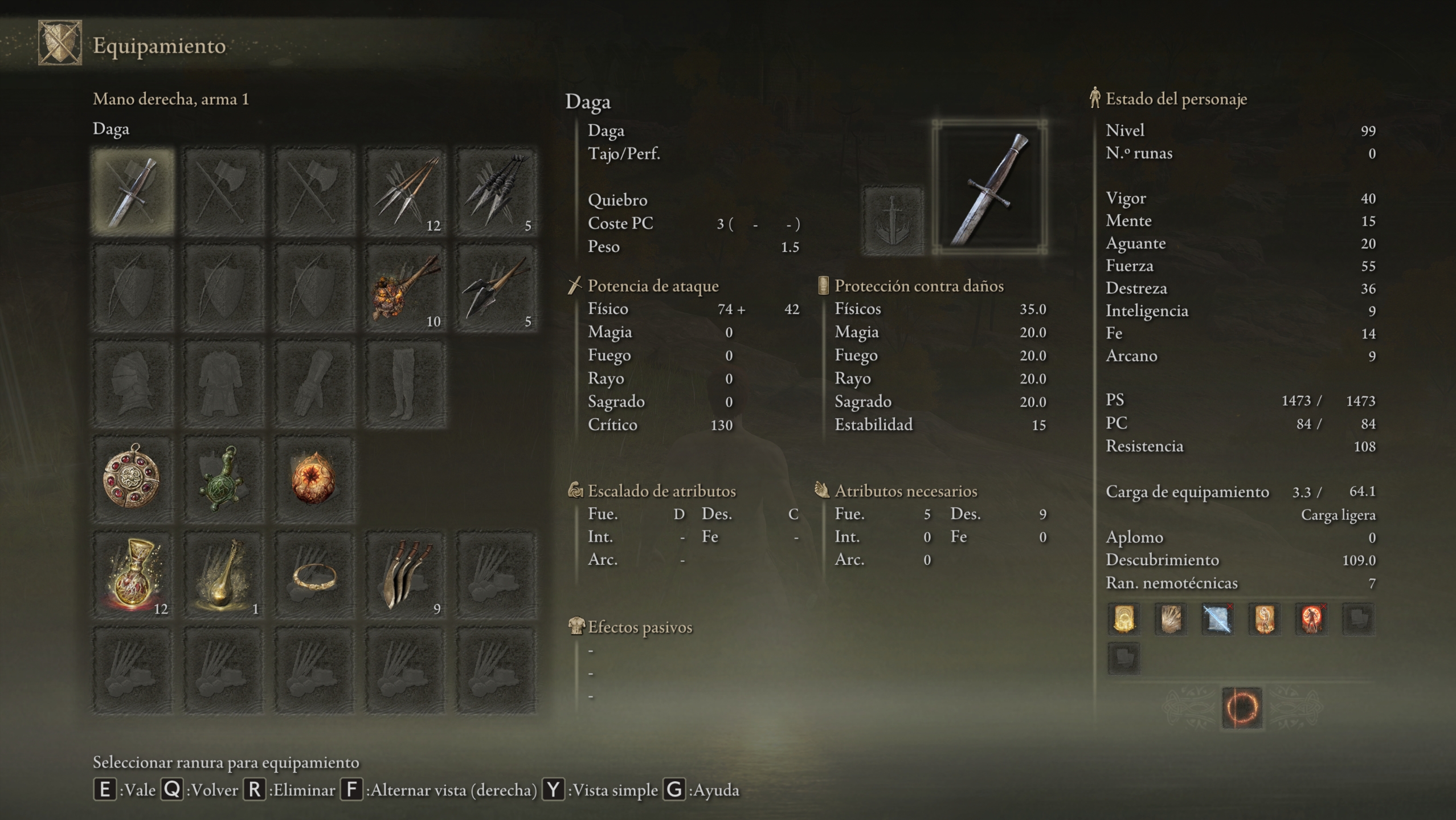This screenshot has height=820, width=1456.
Task: Choose the red jeweled medallion talisman
Action: [133, 479]
